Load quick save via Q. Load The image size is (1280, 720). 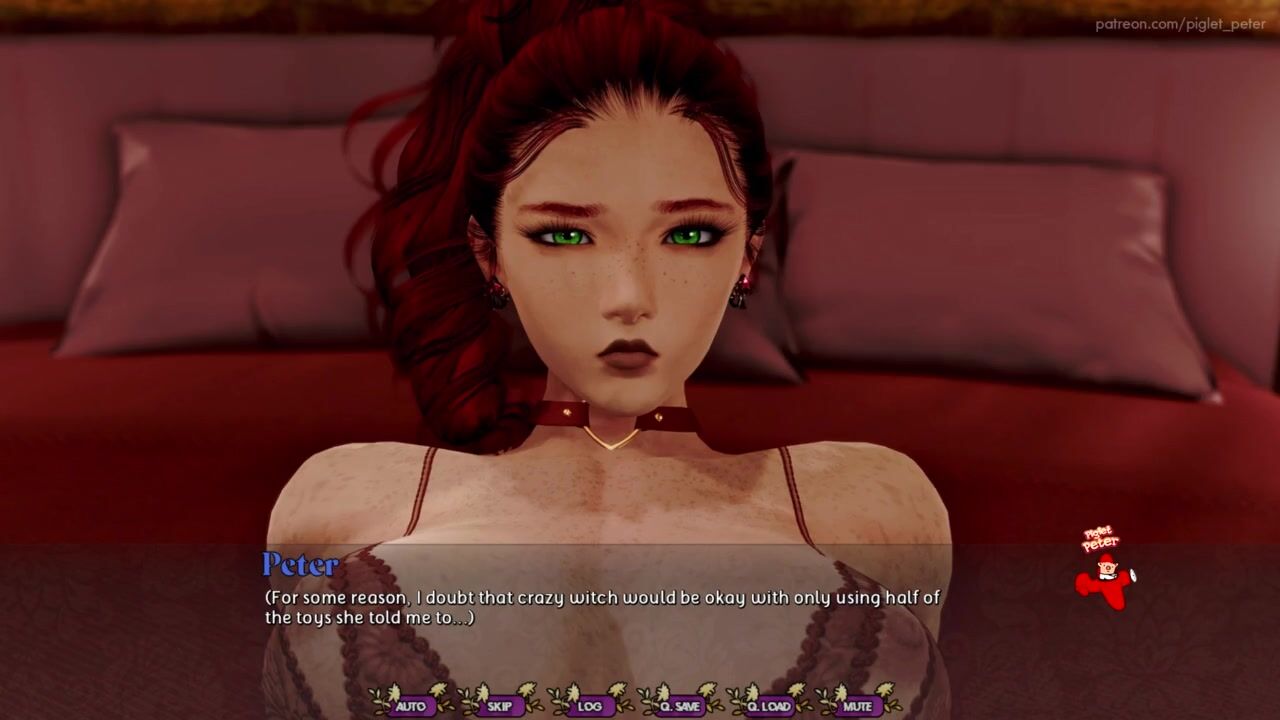click(x=769, y=706)
